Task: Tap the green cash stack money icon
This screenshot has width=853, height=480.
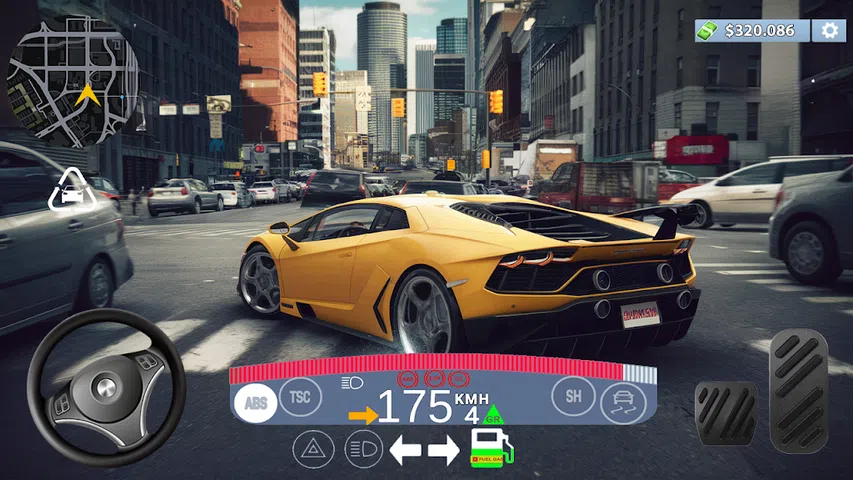Action: pos(709,30)
